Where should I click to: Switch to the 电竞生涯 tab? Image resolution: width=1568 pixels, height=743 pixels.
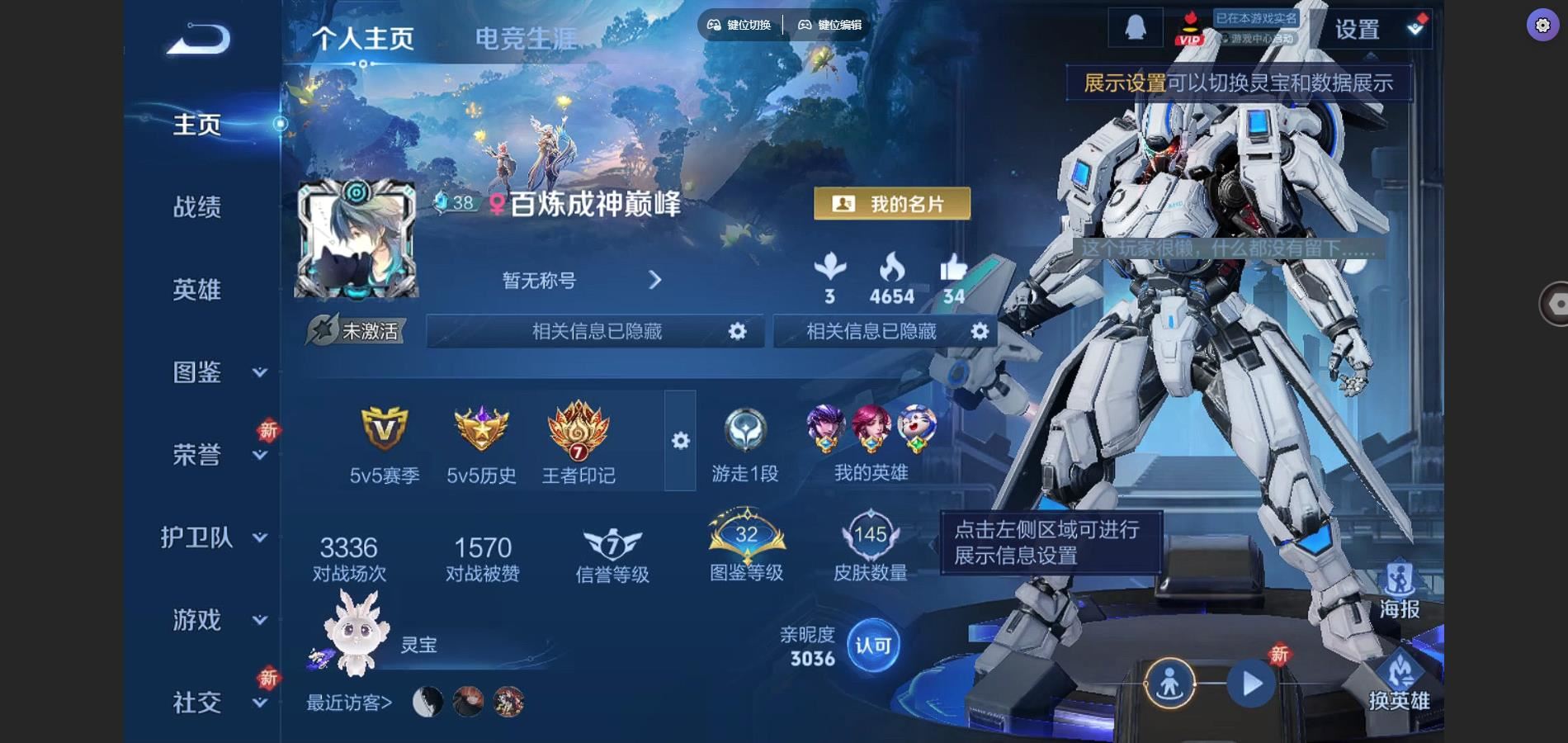(526, 39)
